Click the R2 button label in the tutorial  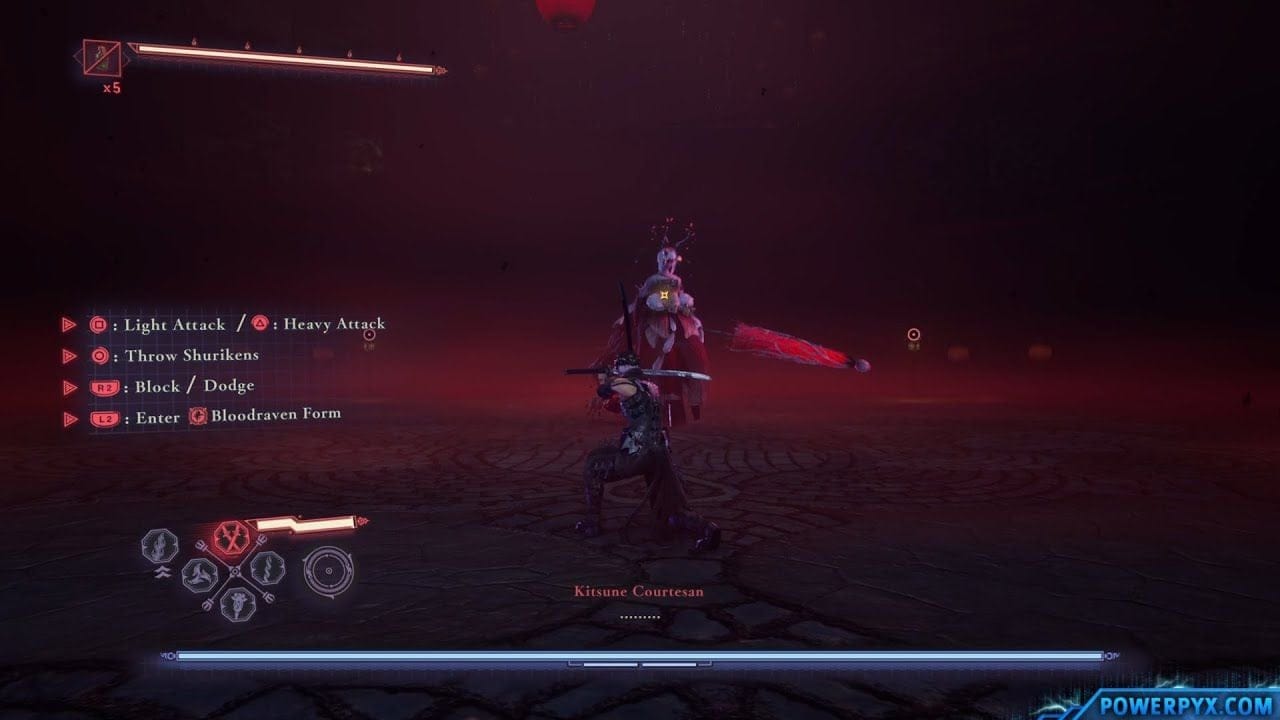tap(104, 384)
